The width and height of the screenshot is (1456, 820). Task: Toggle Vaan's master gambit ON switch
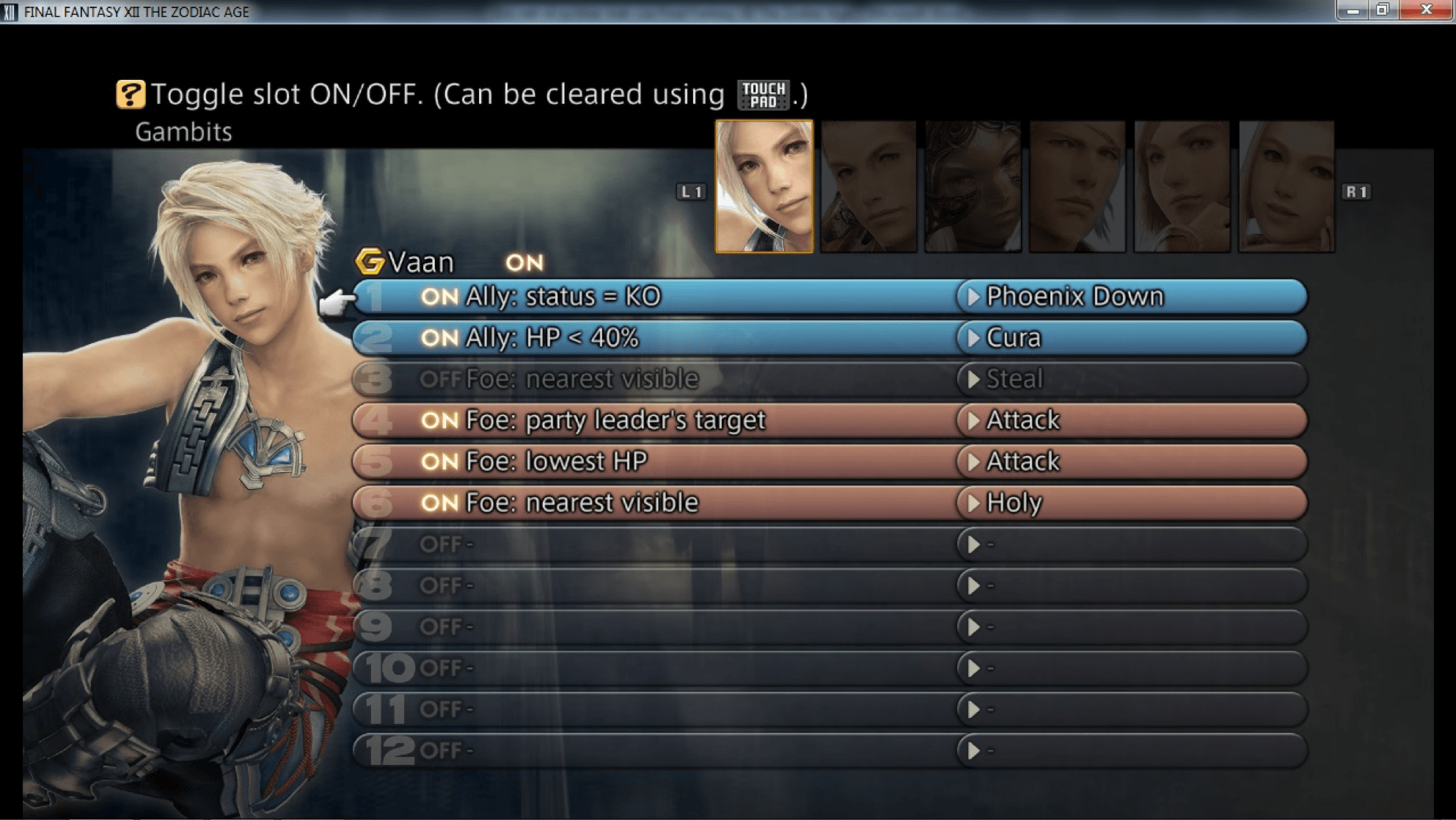coord(524,263)
